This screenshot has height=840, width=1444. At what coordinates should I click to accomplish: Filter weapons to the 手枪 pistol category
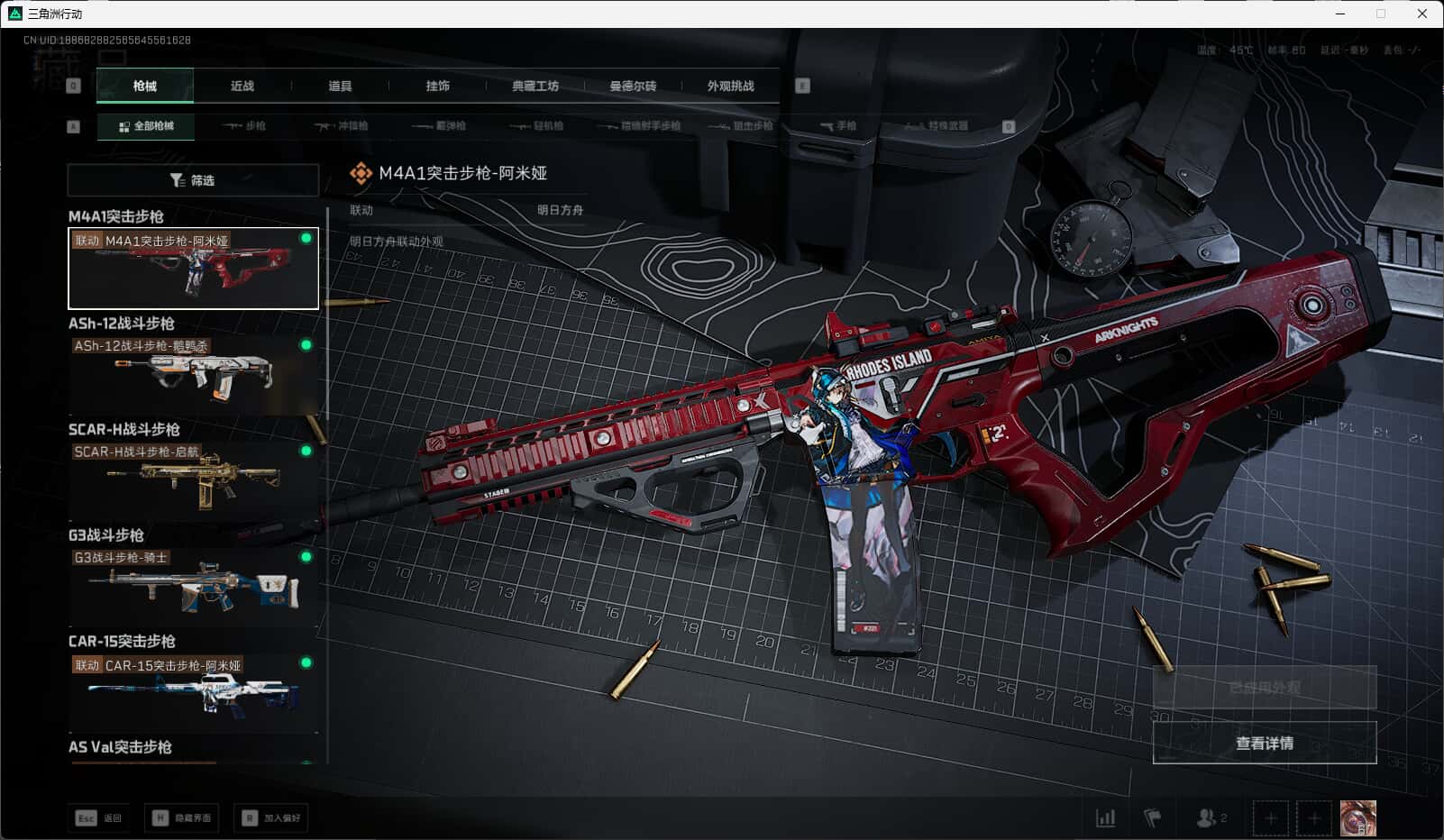pos(838,126)
